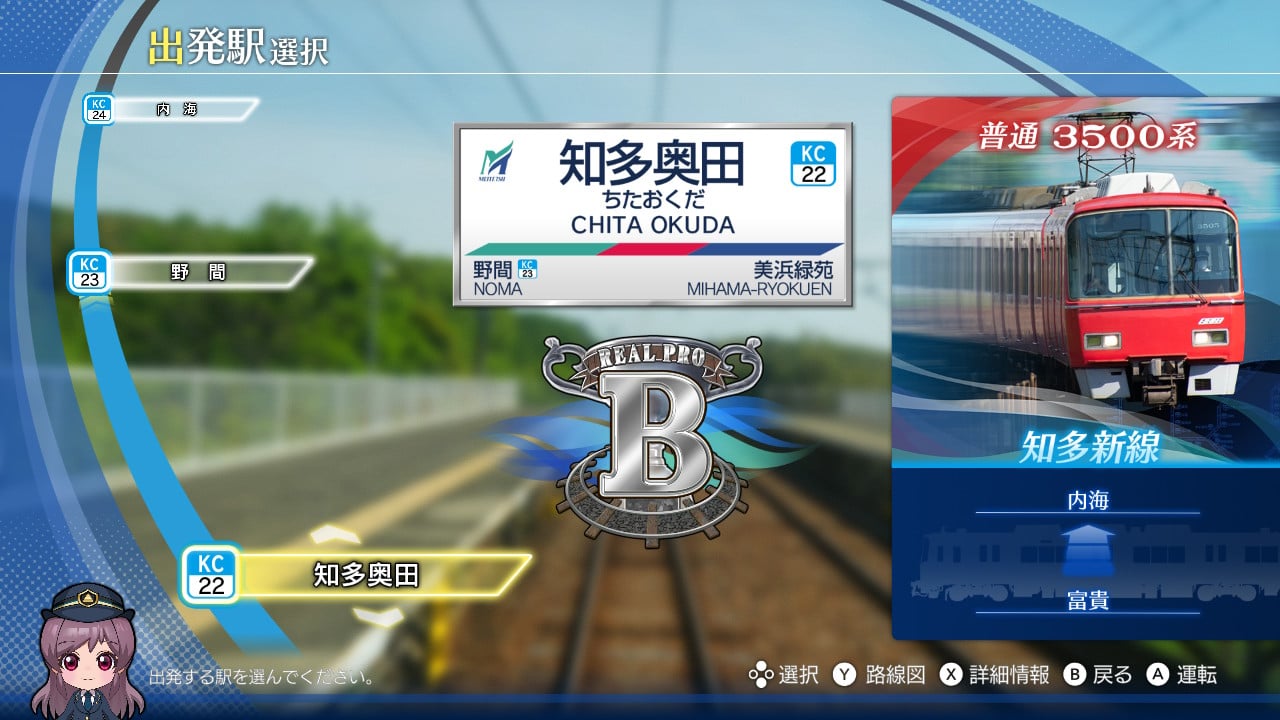The image size is (1280, 720).
Task: Select the 内海 station entry
Action: [x=180, y=108]
